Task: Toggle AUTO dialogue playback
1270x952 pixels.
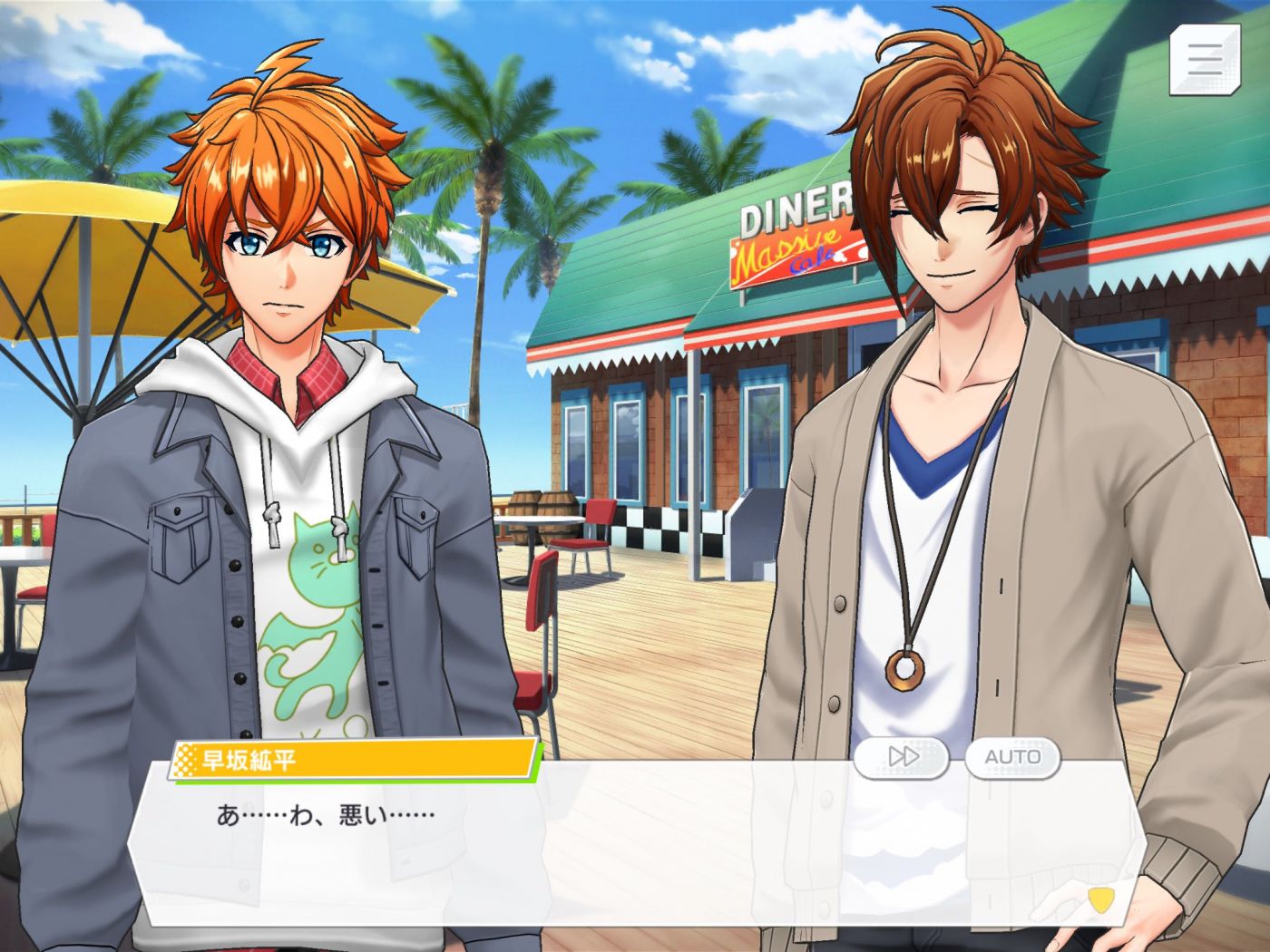Action: pos(1012,757)
